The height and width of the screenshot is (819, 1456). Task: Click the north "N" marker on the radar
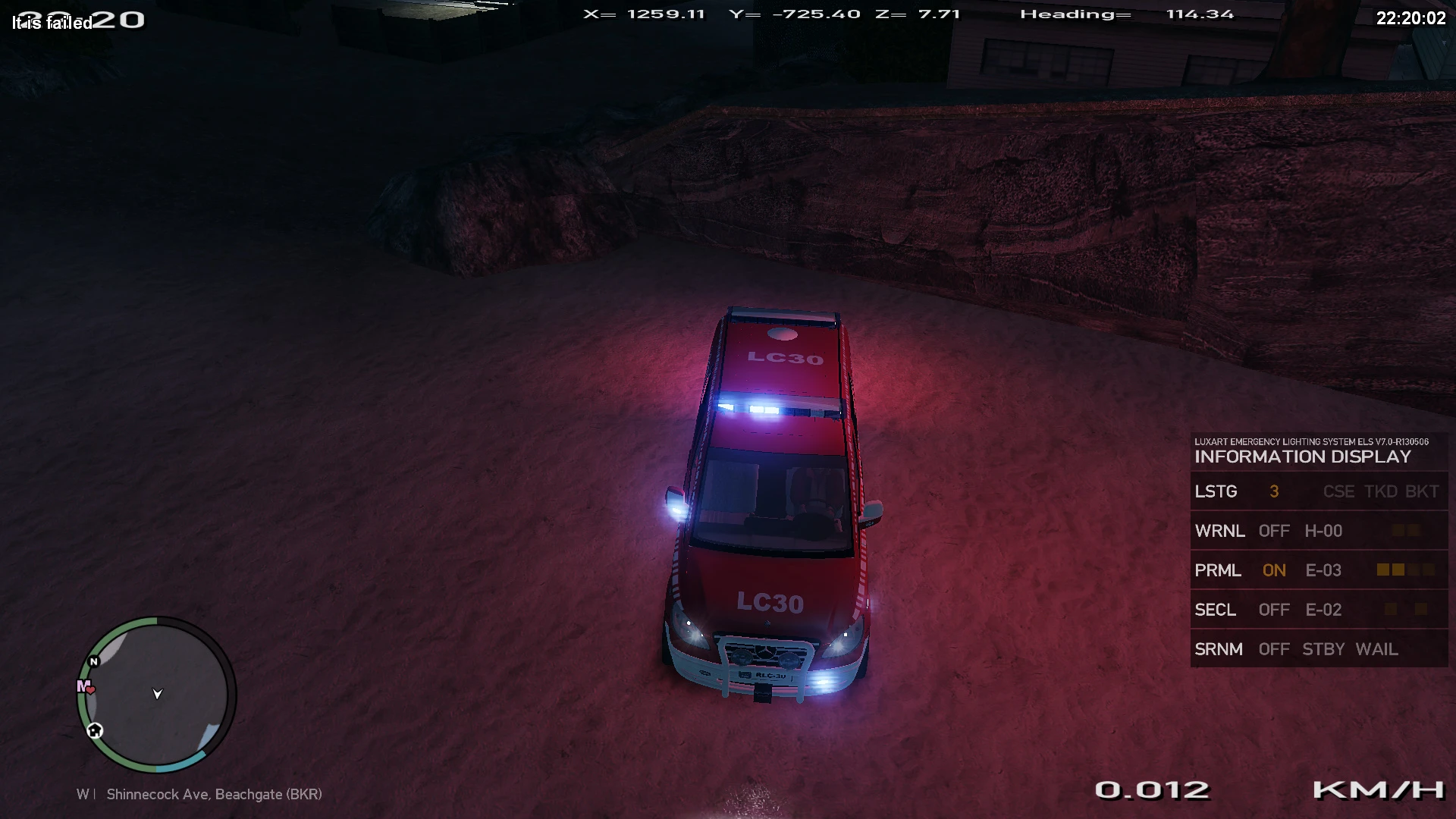point(93,661)
